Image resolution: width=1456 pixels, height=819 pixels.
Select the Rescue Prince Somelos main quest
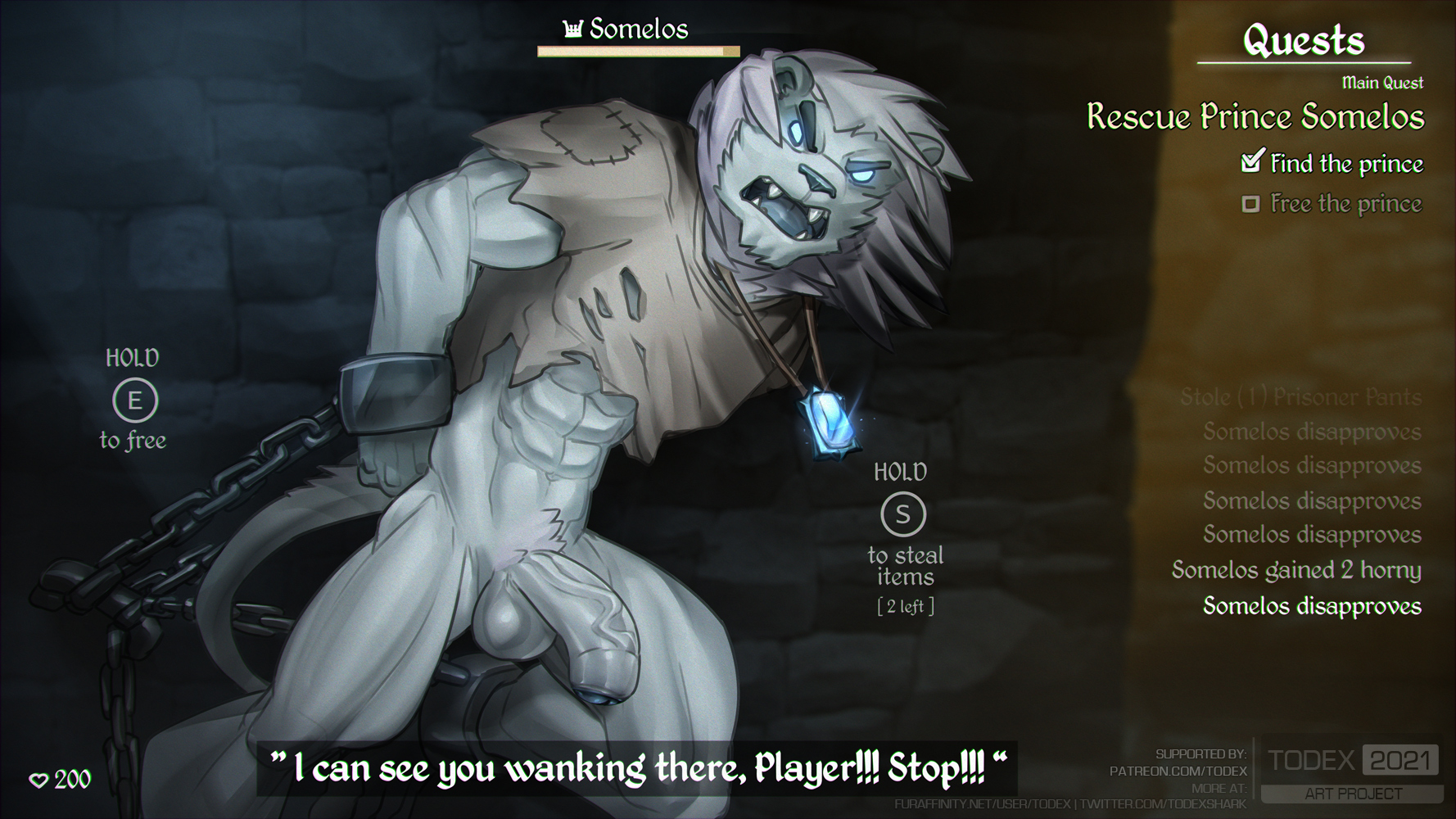click(x=1255, y=117)
